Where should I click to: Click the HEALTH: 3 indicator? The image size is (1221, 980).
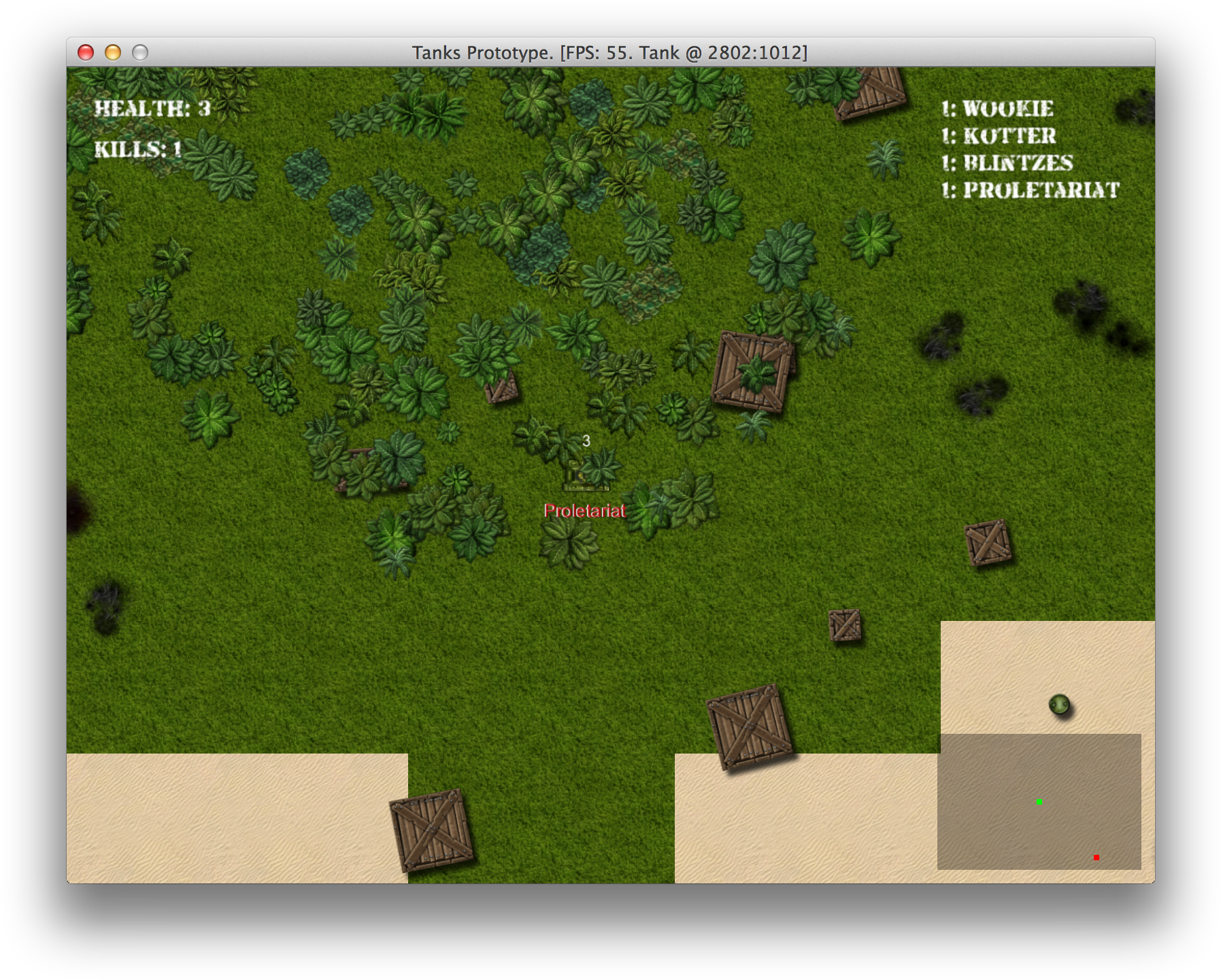153,107
